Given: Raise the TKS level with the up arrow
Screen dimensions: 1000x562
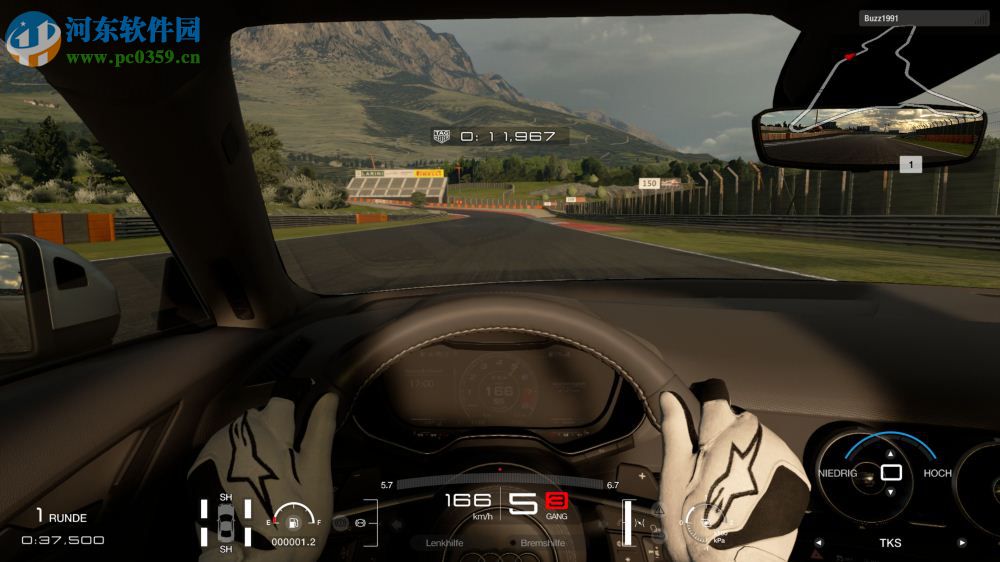Looking at the screenshot, I should tap(891, 452).
